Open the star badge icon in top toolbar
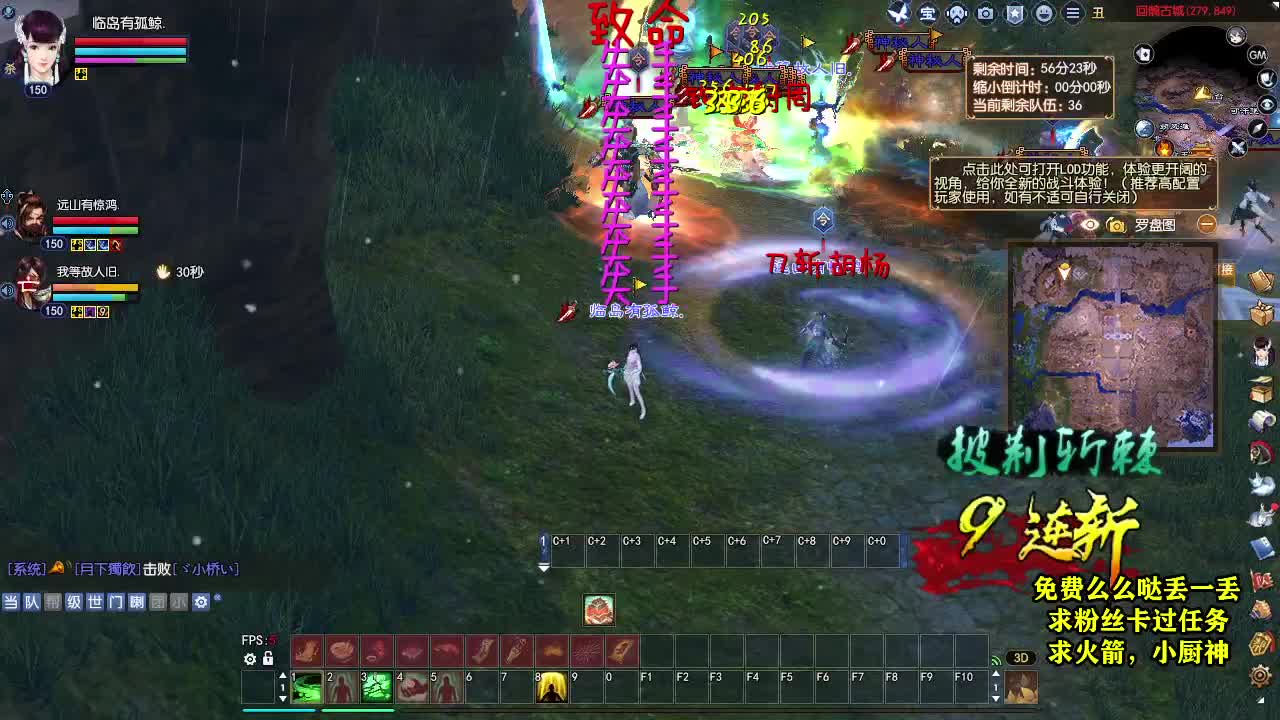 [x=1014, y=13]
